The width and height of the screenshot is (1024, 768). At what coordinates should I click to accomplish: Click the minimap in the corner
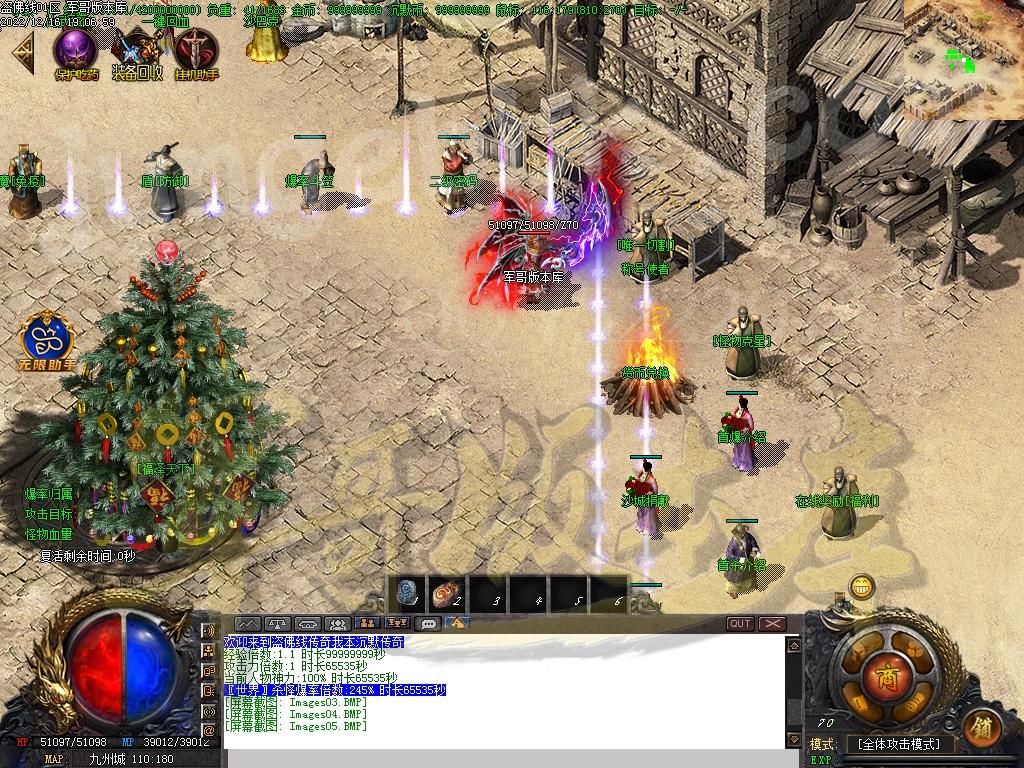(x=963, y=60)
